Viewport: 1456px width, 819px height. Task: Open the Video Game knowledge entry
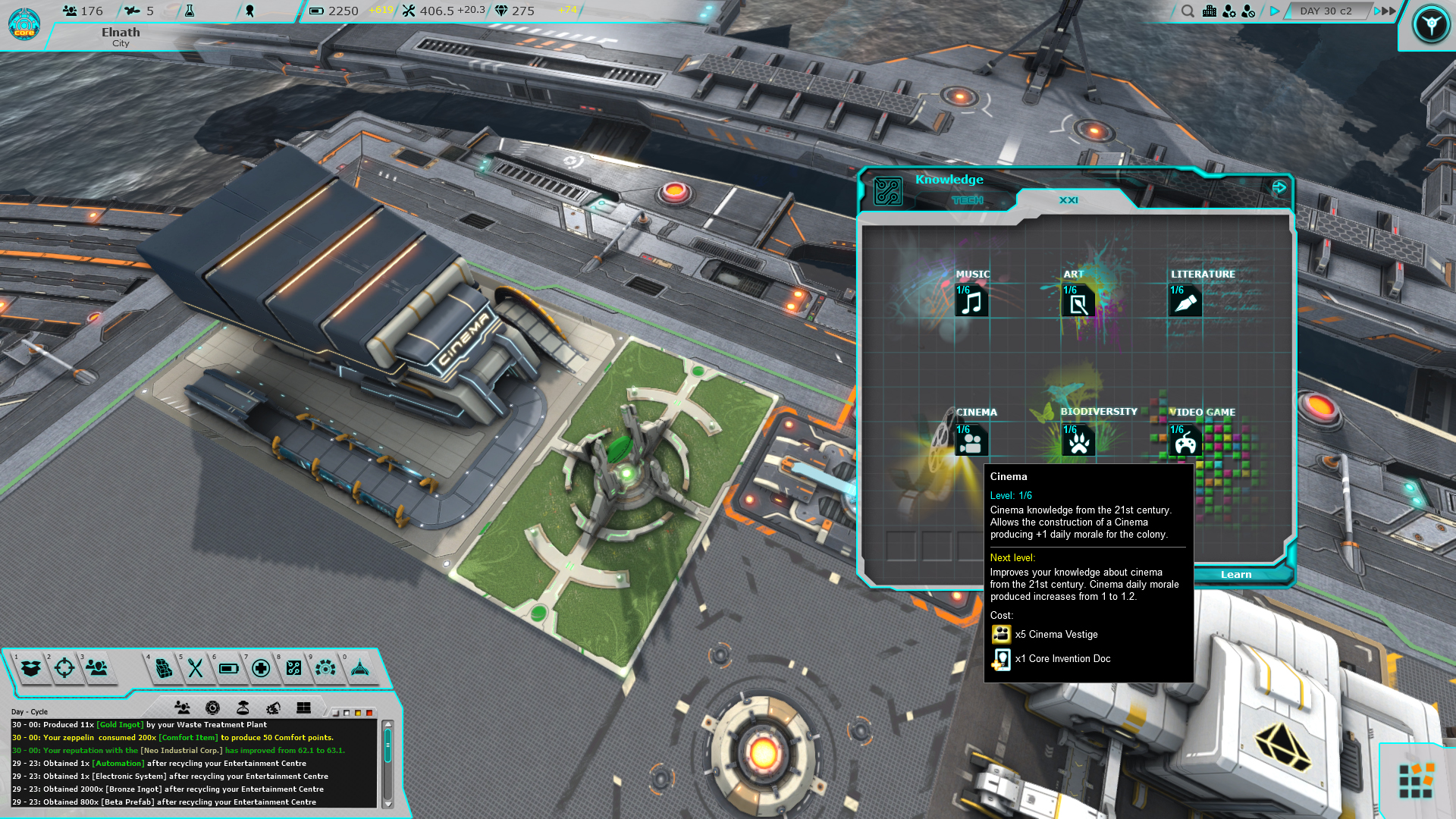point(1185,440)
